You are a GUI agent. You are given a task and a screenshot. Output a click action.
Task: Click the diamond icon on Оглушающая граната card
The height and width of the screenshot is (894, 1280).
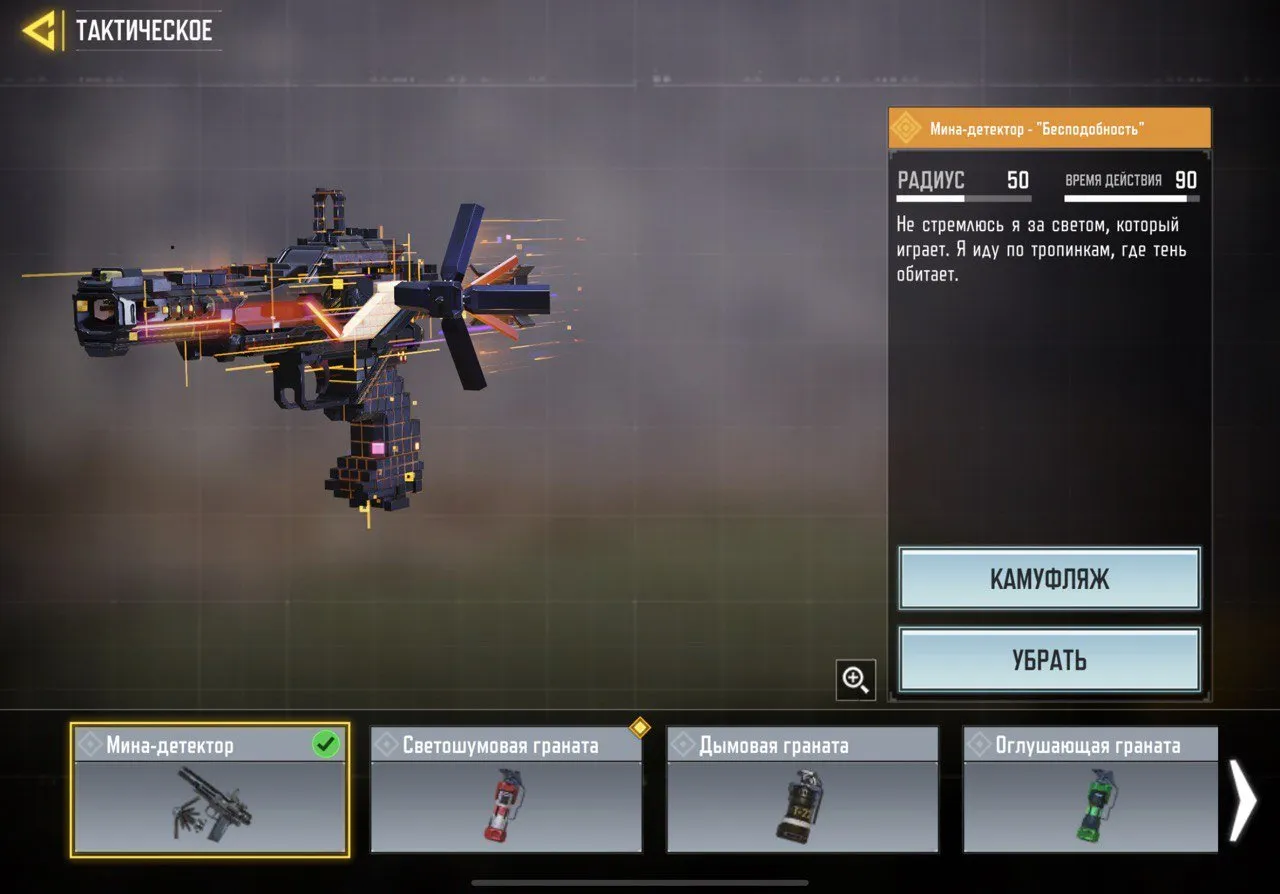point(981,744)
